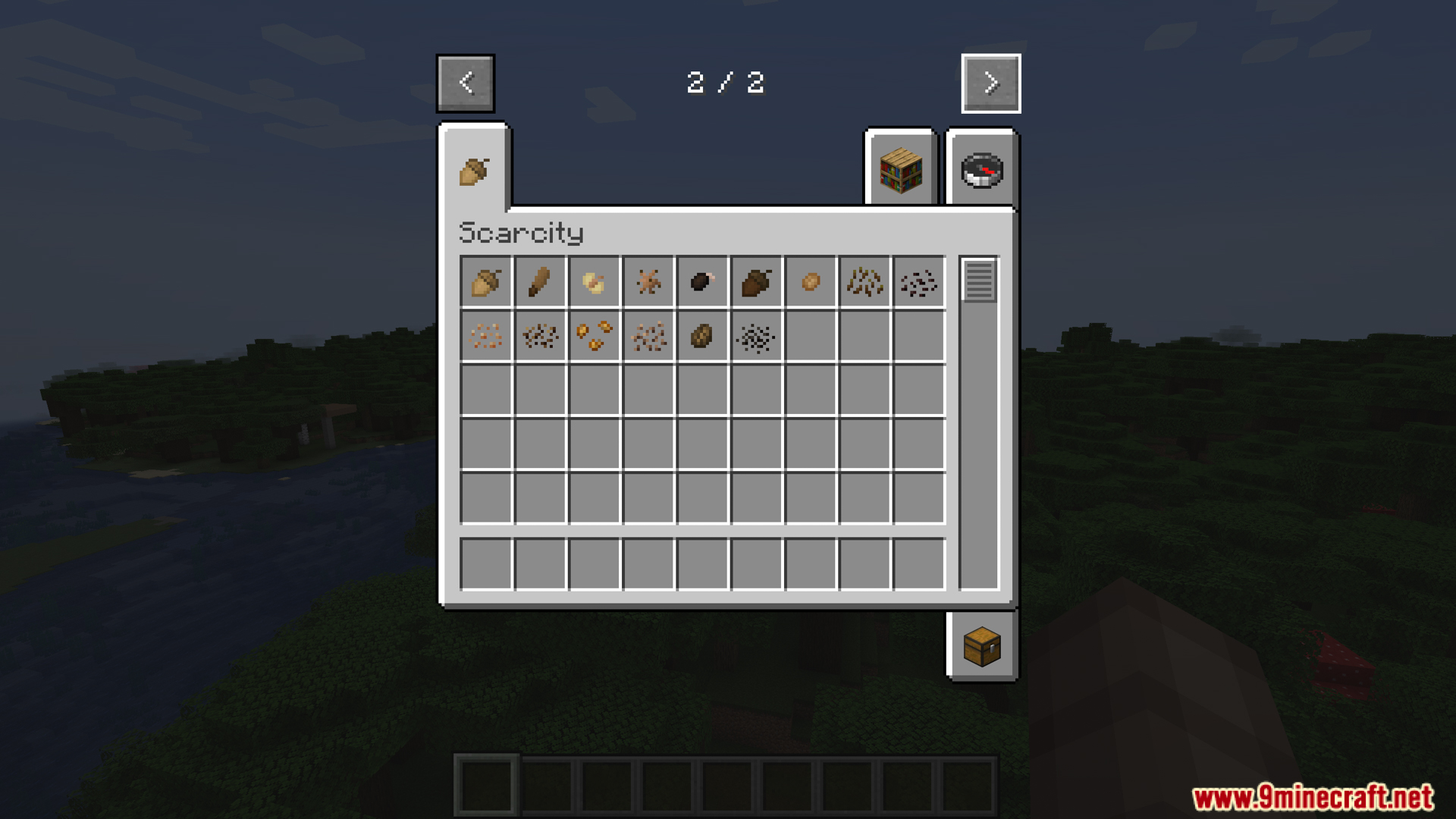The image size is (1456, 819).
Task: Select the orange speckled powder item
Action: [486, 337]
